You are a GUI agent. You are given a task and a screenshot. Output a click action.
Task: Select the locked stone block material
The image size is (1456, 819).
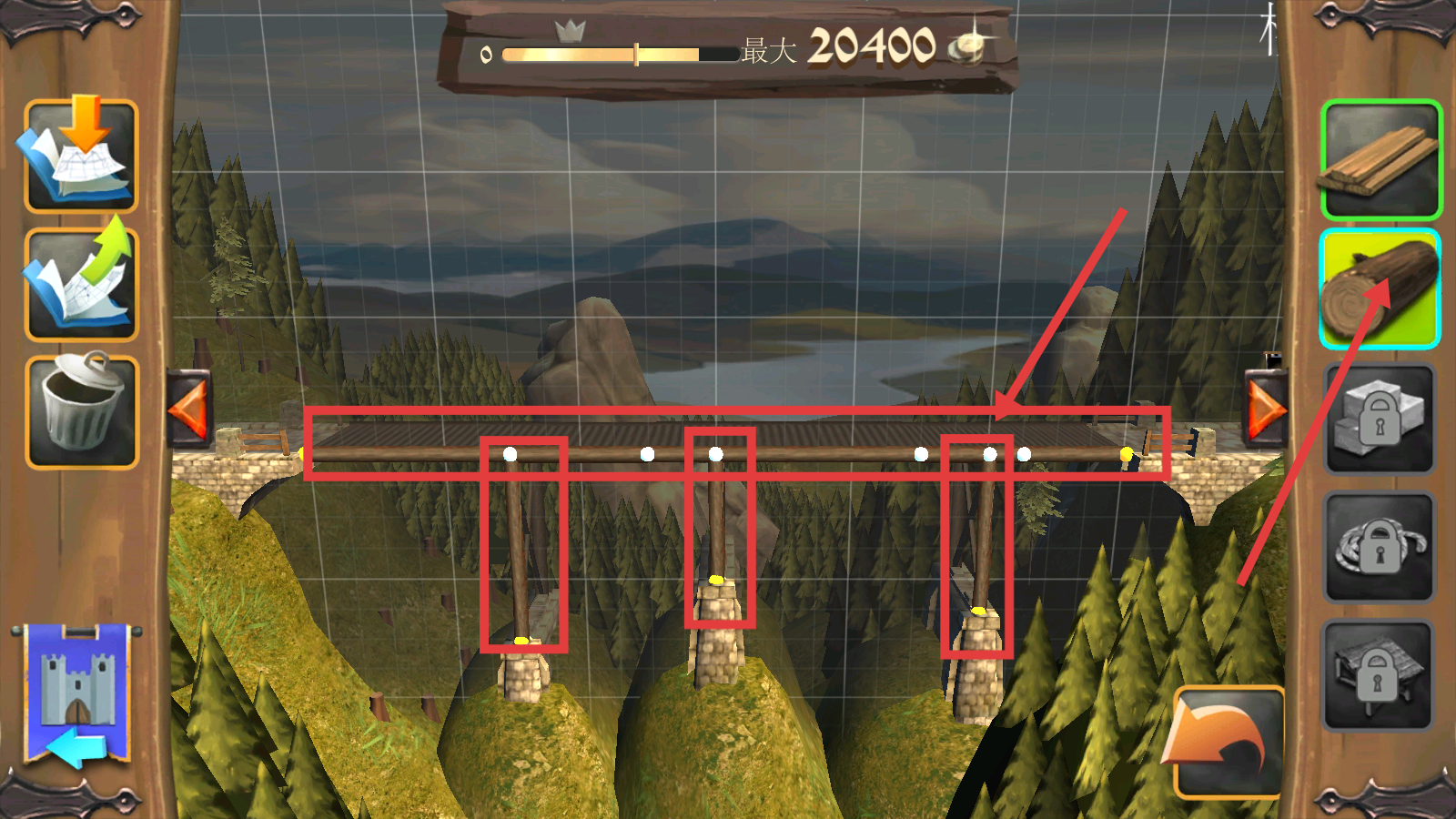tap(1380, 419)
